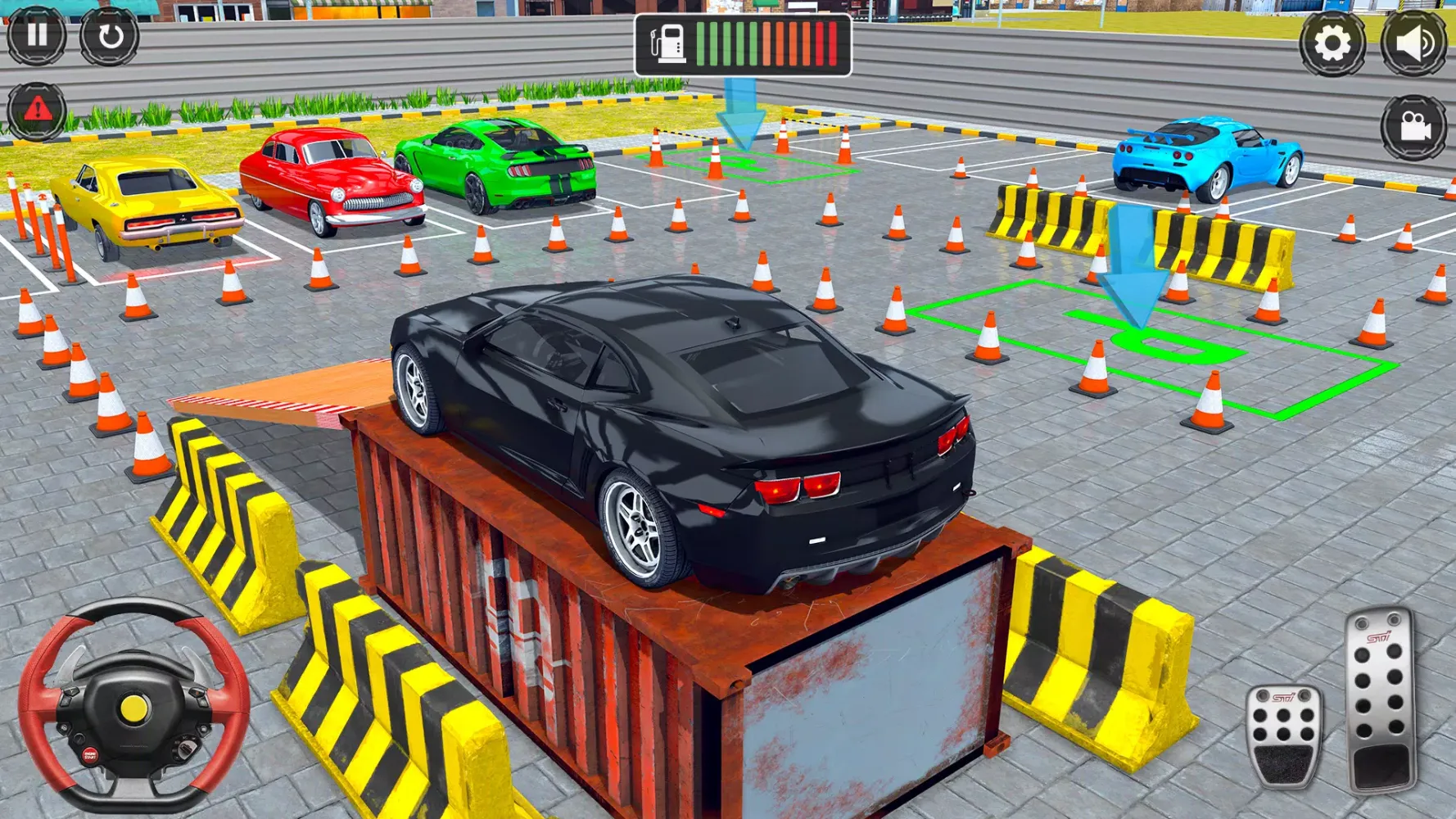Screen dimensions: 1456x819
Task: Switch camera view with the camcorder button
Action: (x=1414, y=127)
